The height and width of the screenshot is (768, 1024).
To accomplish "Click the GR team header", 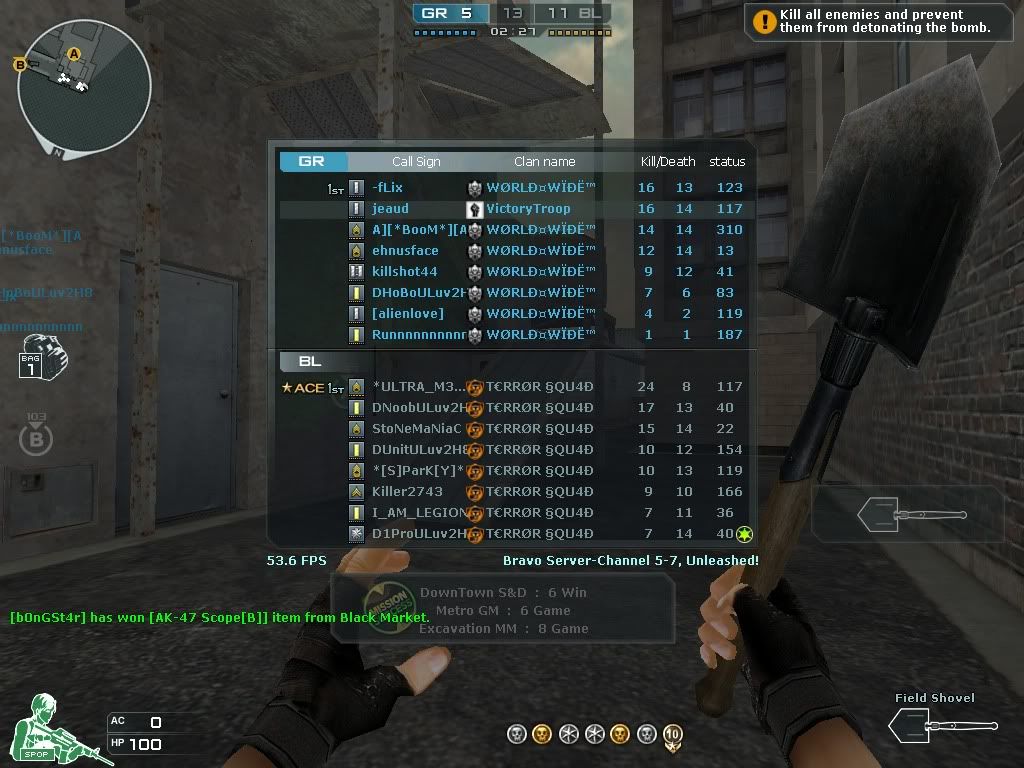I will (312, 161).
